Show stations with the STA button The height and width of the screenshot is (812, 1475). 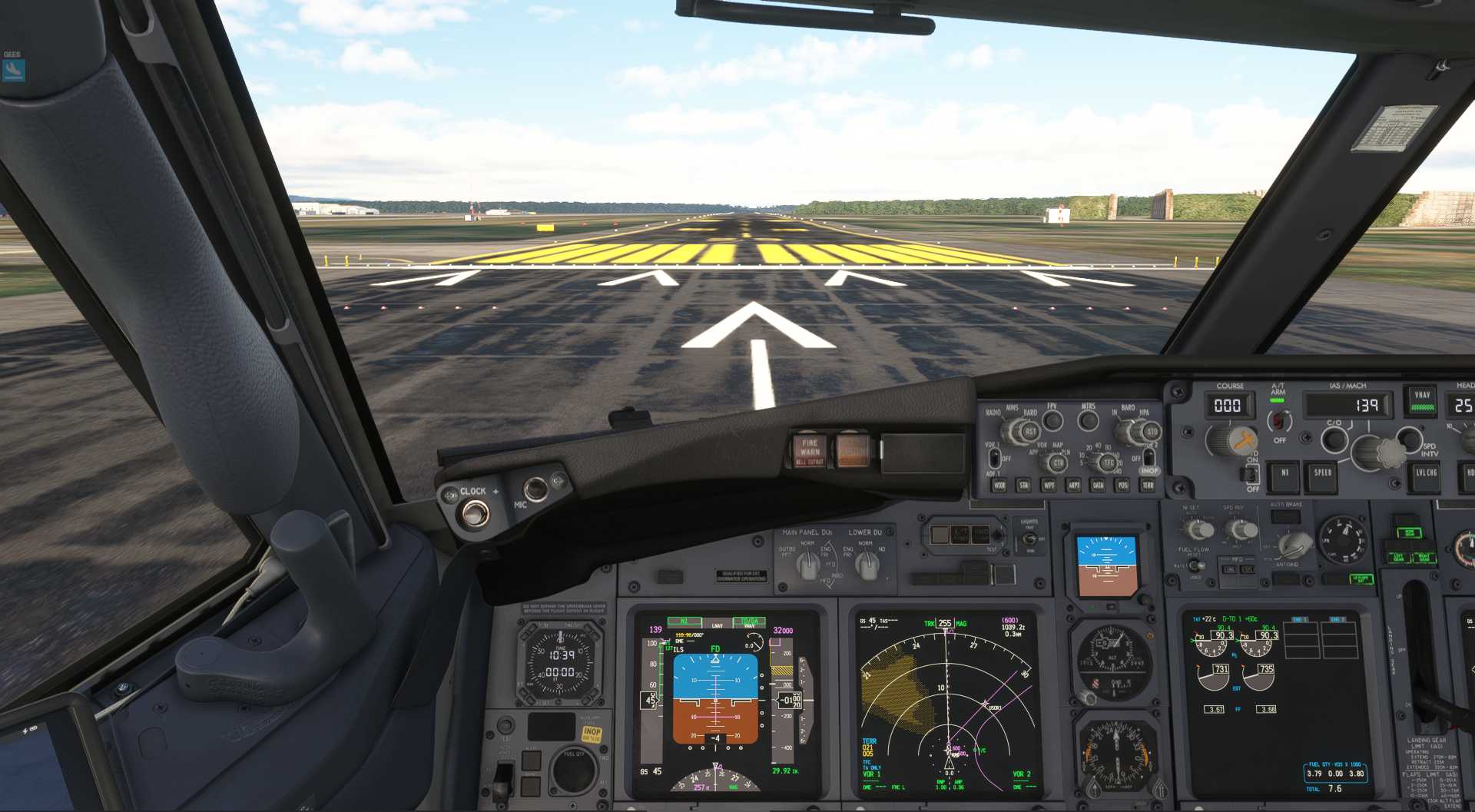(1023, 486)
